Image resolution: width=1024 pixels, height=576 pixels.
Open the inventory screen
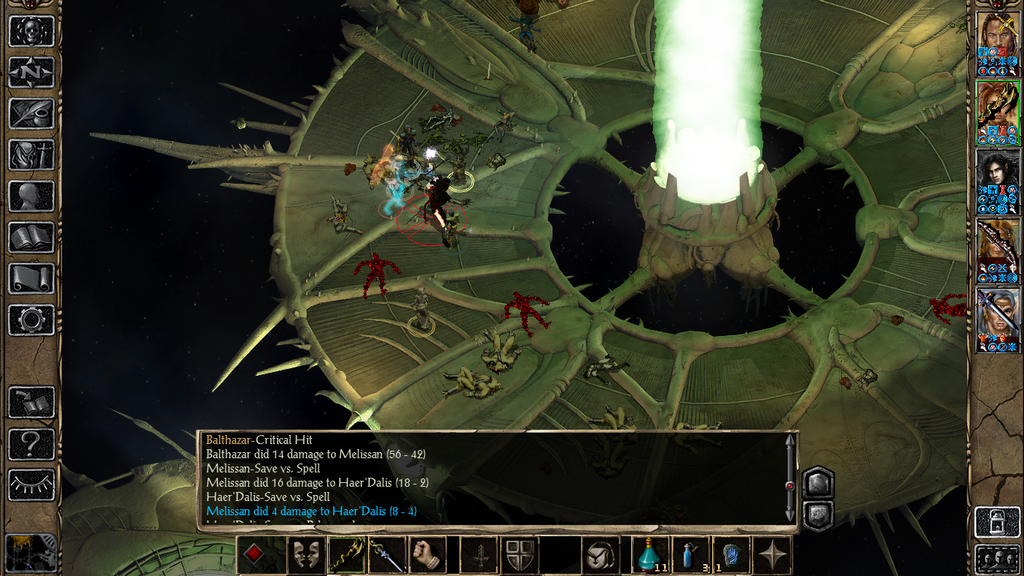click(x=31, y=154)
